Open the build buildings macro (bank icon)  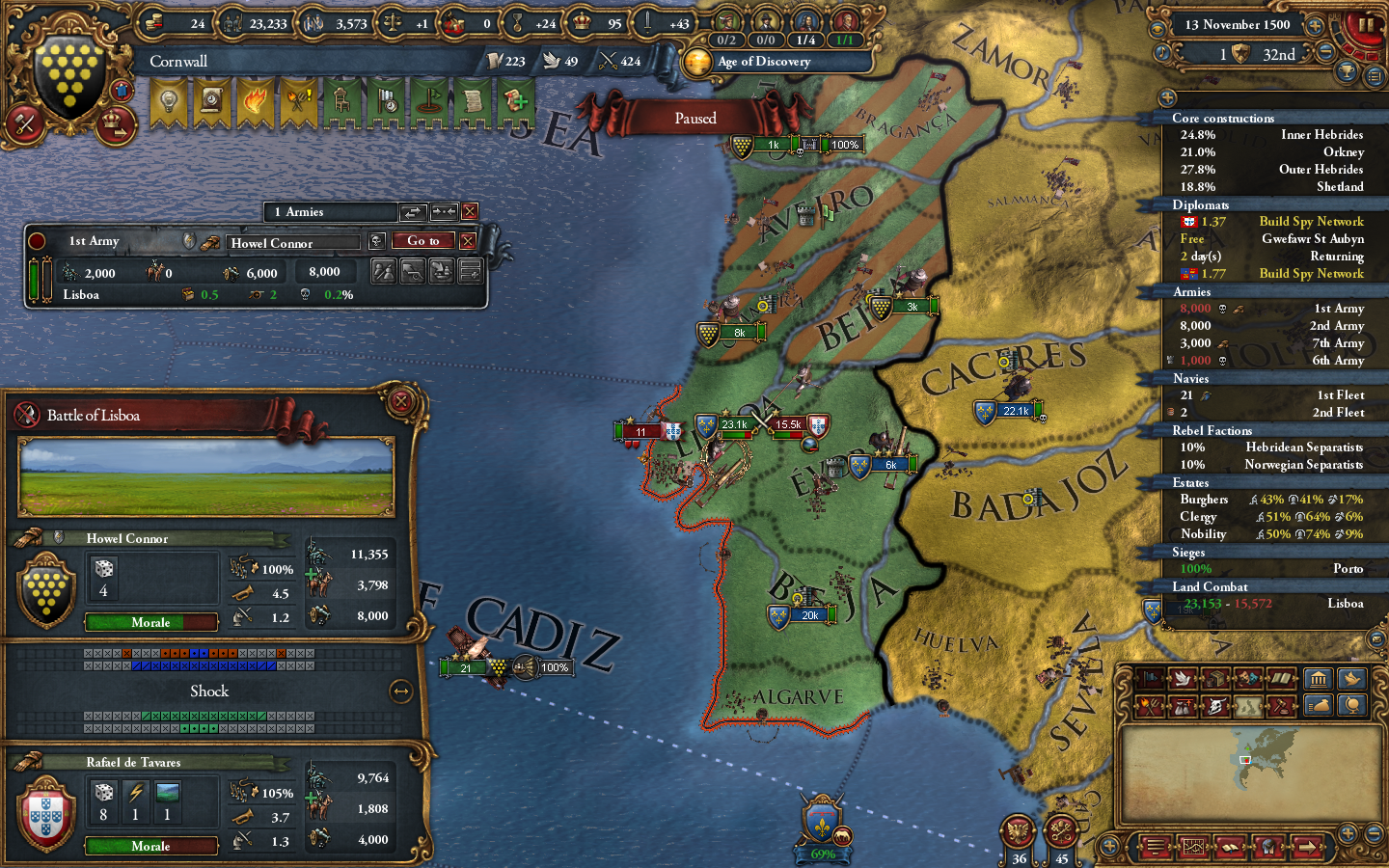[1319, 680]
